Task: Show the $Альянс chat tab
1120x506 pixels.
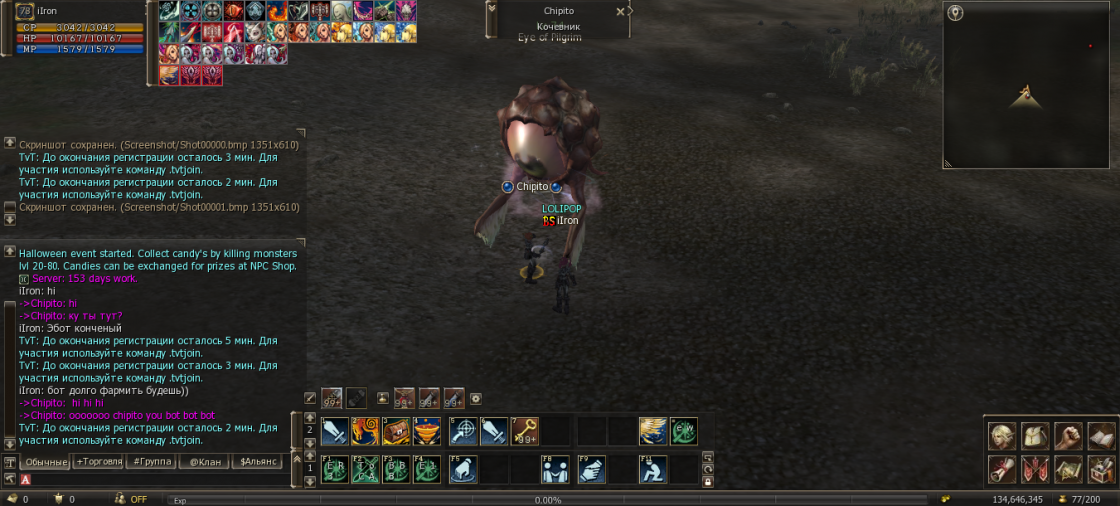Action: (x=256, y=462)
